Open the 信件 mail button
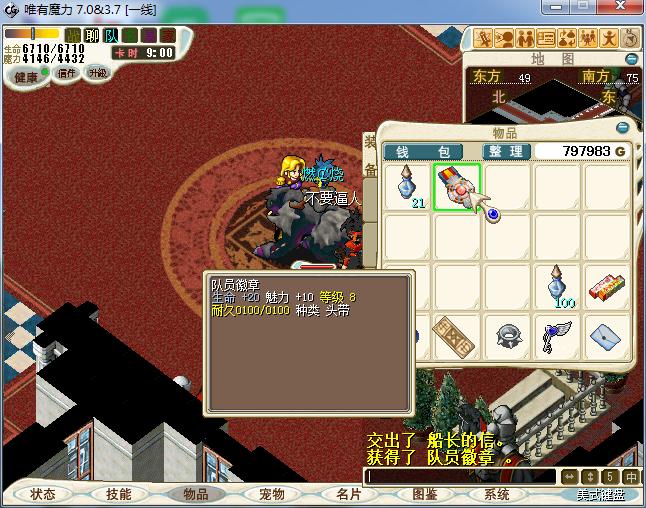Image resolution: width=646 pixels, height=508 pixels. (67, 73)
